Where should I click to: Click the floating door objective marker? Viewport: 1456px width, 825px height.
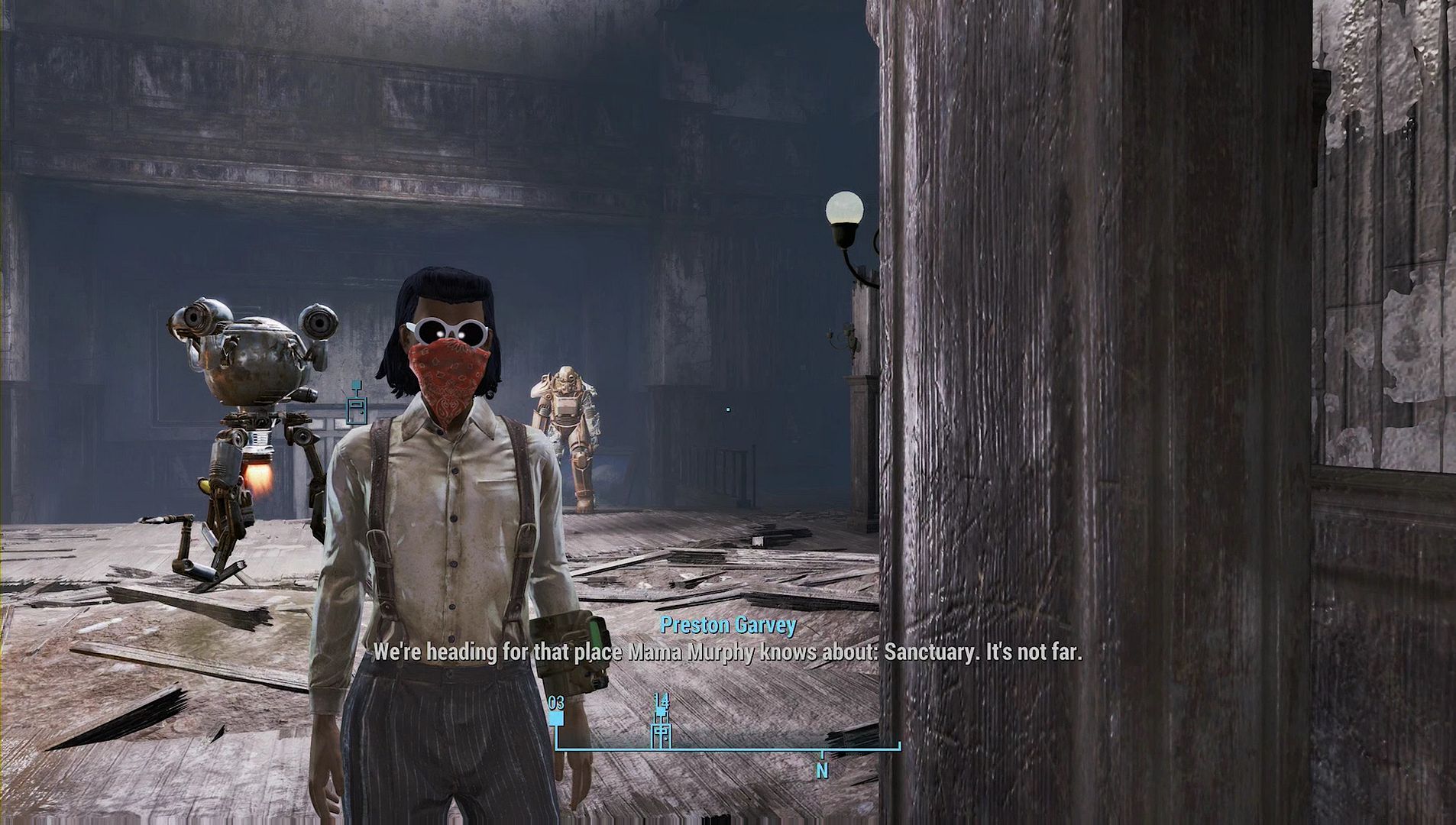(355, 406)
